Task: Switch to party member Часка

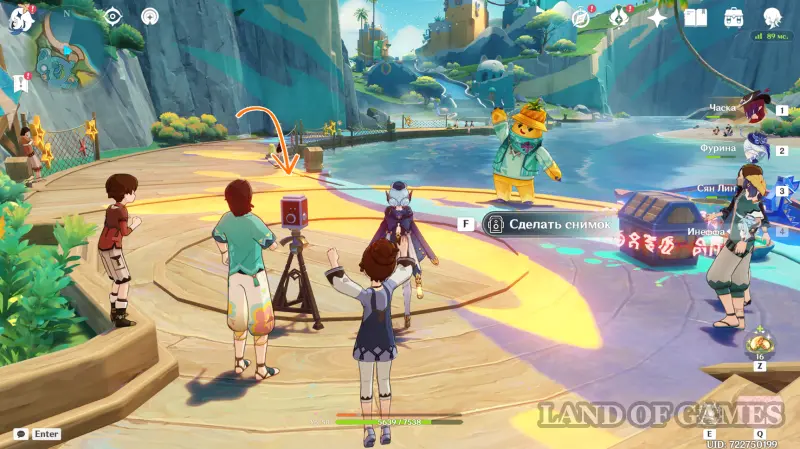Action: 756,110
